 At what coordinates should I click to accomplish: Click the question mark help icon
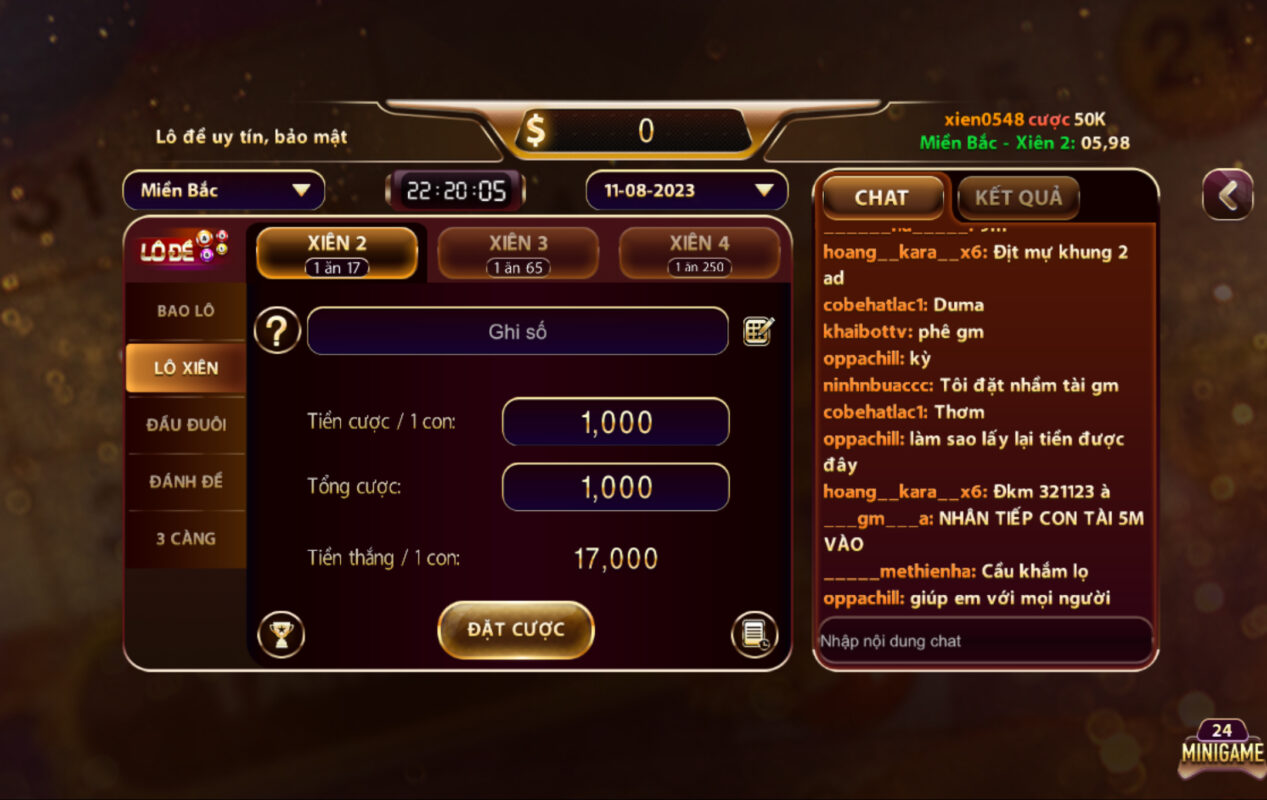click(277, 331)
